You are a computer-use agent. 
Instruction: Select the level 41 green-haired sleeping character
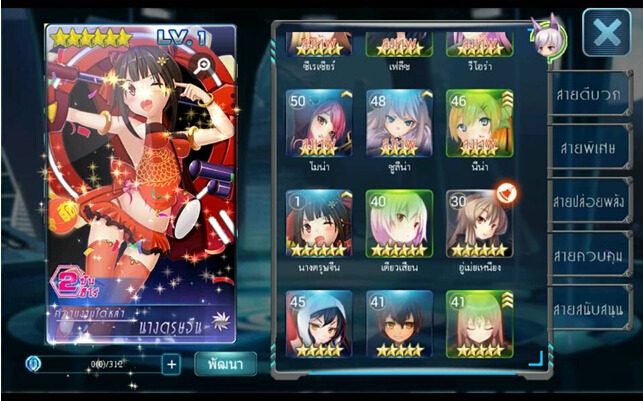coord(478,323)
